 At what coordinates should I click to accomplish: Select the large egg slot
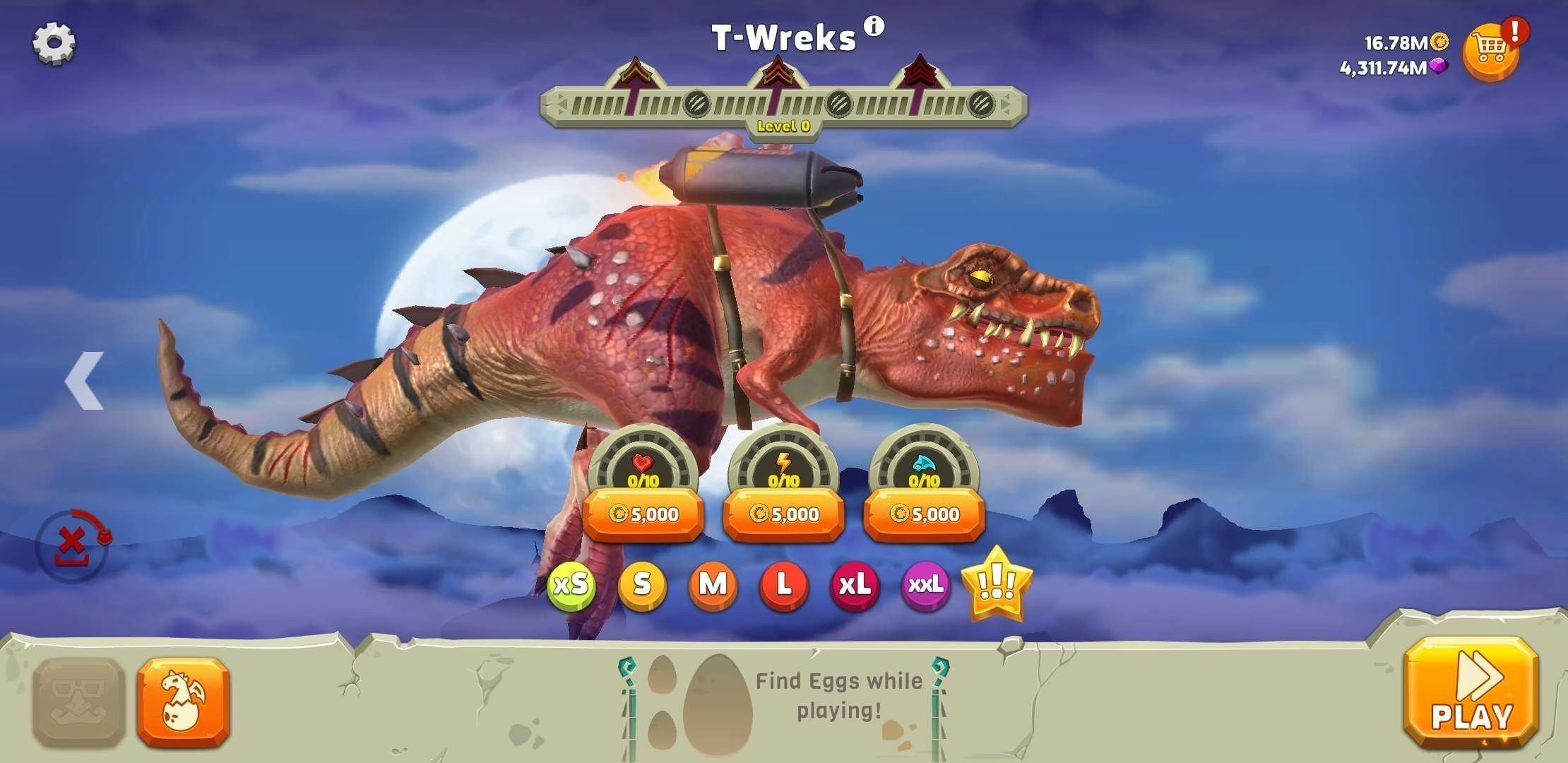click(715, 699)
